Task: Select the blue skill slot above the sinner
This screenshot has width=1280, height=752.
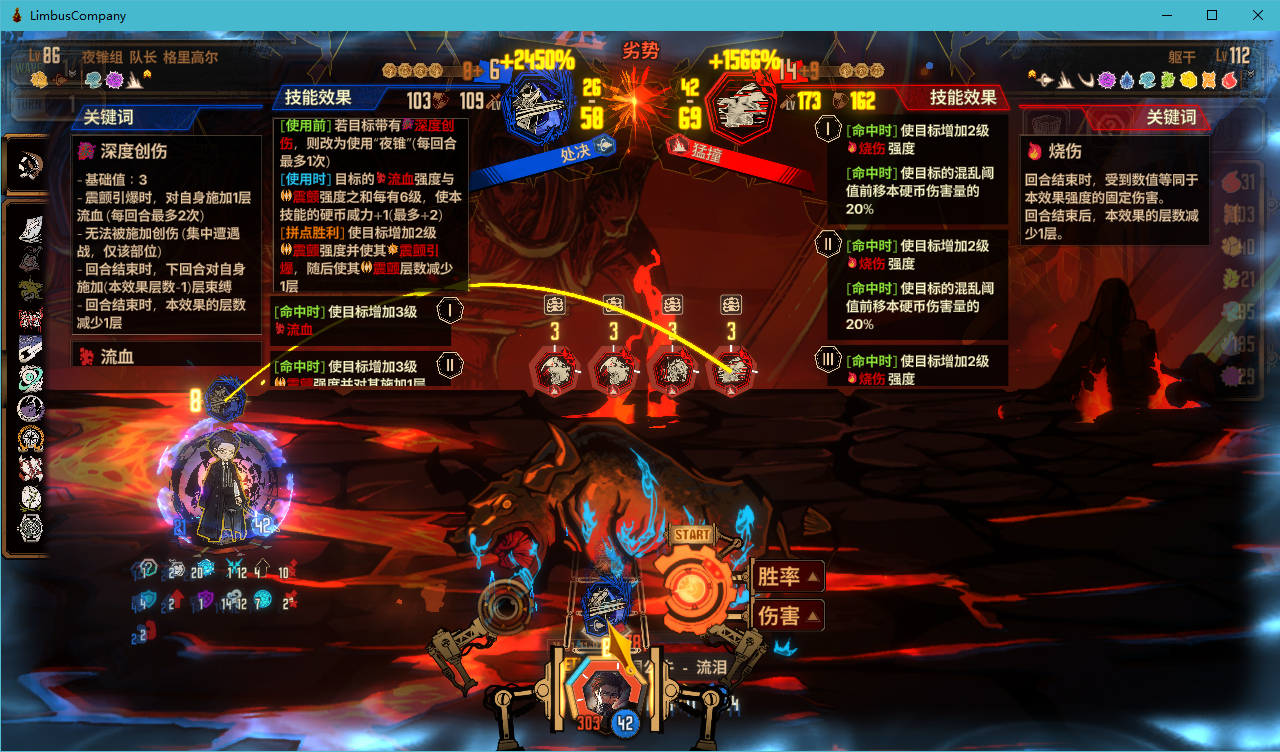Action: (224, 396)
